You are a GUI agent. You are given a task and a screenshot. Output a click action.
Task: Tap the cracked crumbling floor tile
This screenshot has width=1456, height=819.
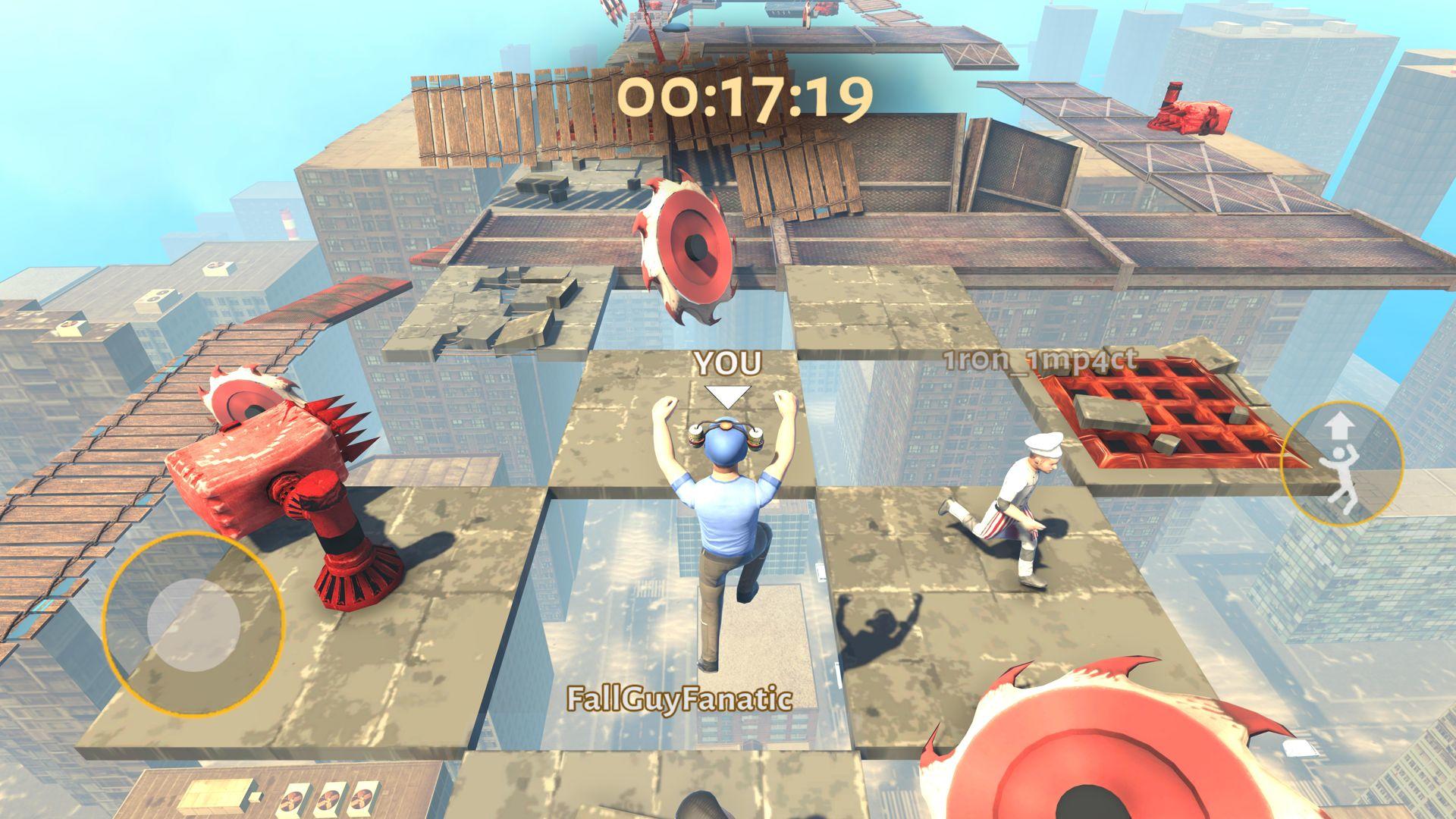pos(500,303)
